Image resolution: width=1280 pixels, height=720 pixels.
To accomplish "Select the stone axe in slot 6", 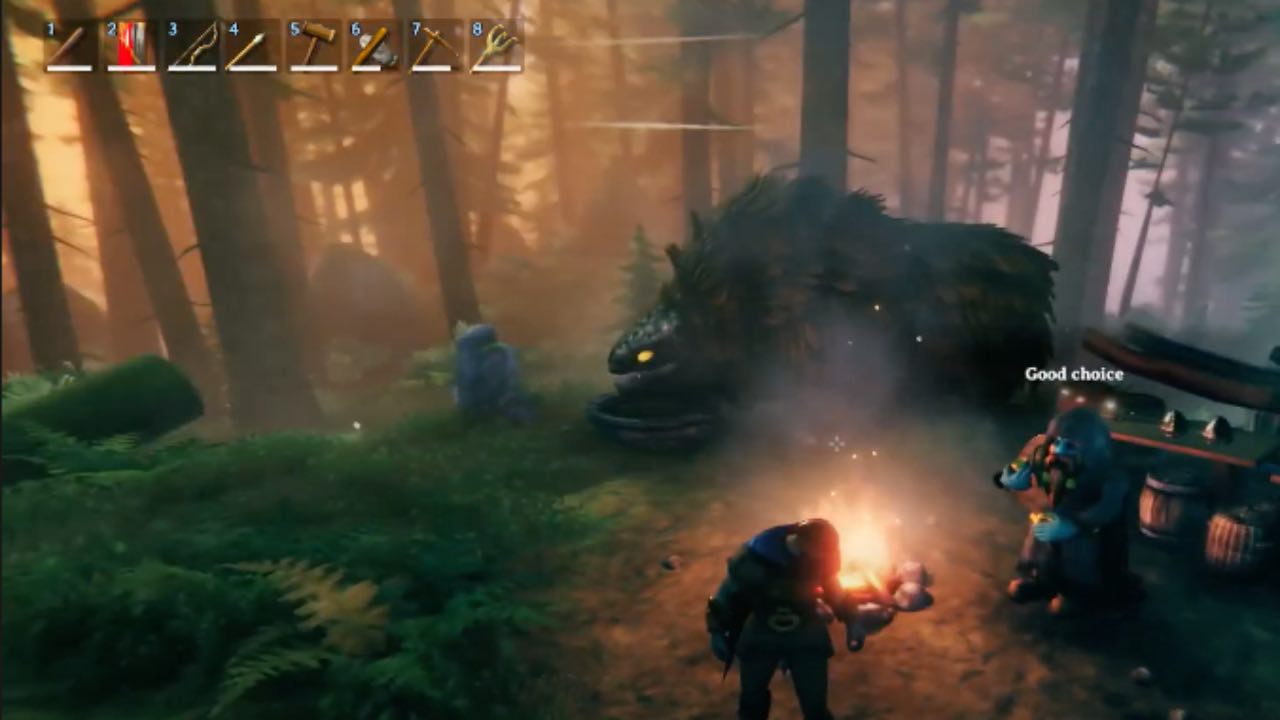I will (374, 46).
